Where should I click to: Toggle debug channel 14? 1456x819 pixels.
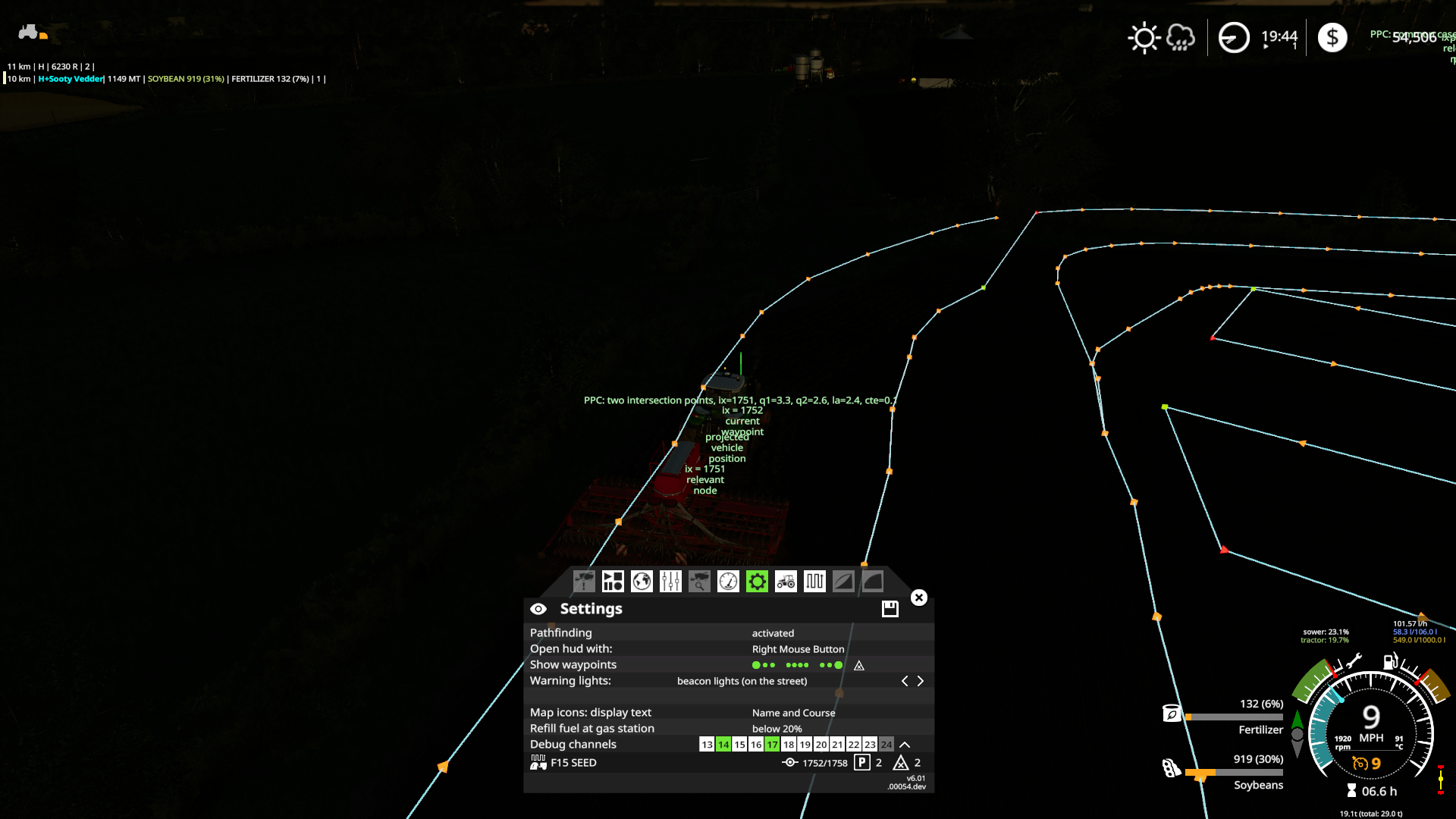tap(723, 745)
